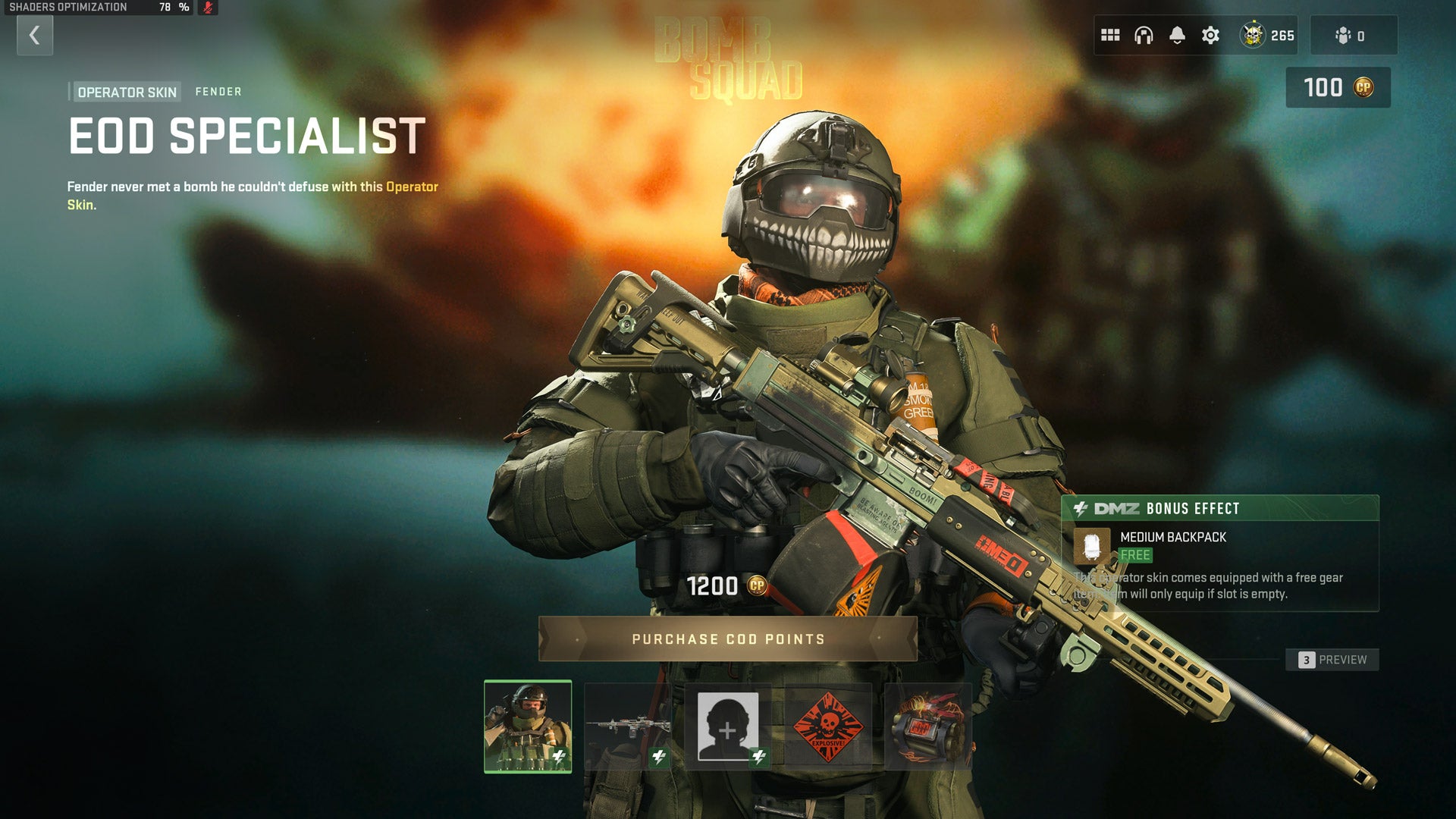Unmute the red microphone indicator
The width and height of the screenshot is (1456, 819).
209,9
